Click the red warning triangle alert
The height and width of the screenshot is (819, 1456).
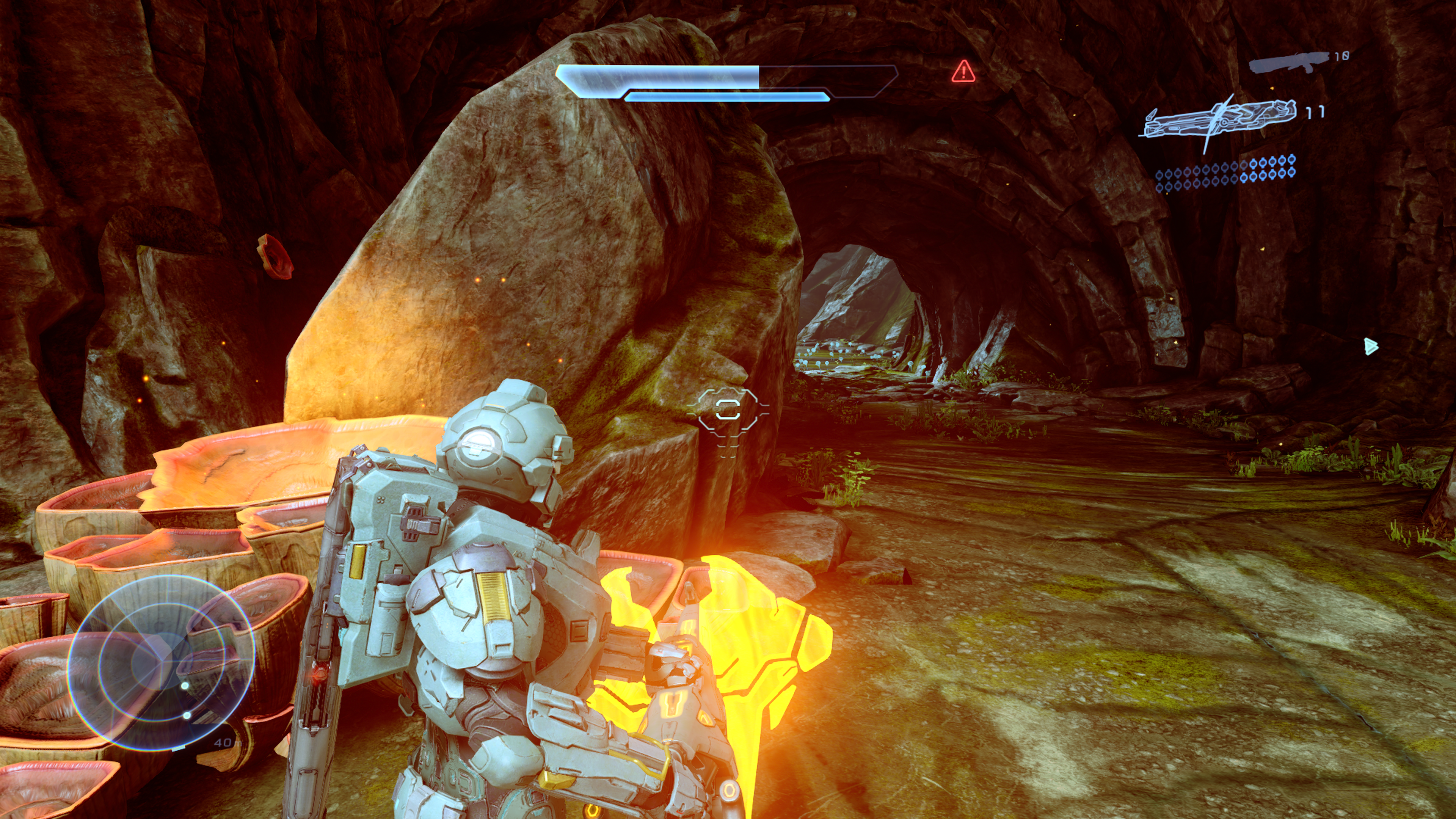coord(963,72)
